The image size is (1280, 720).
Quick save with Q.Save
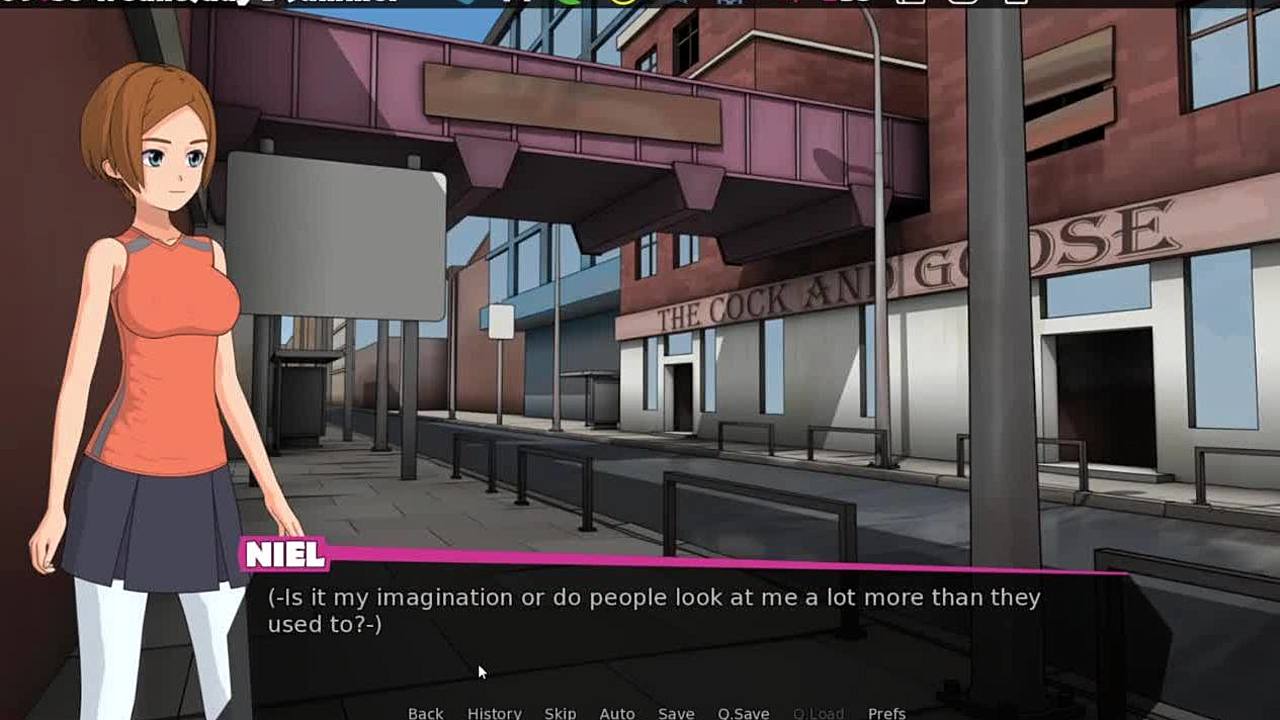pos(743,713)
